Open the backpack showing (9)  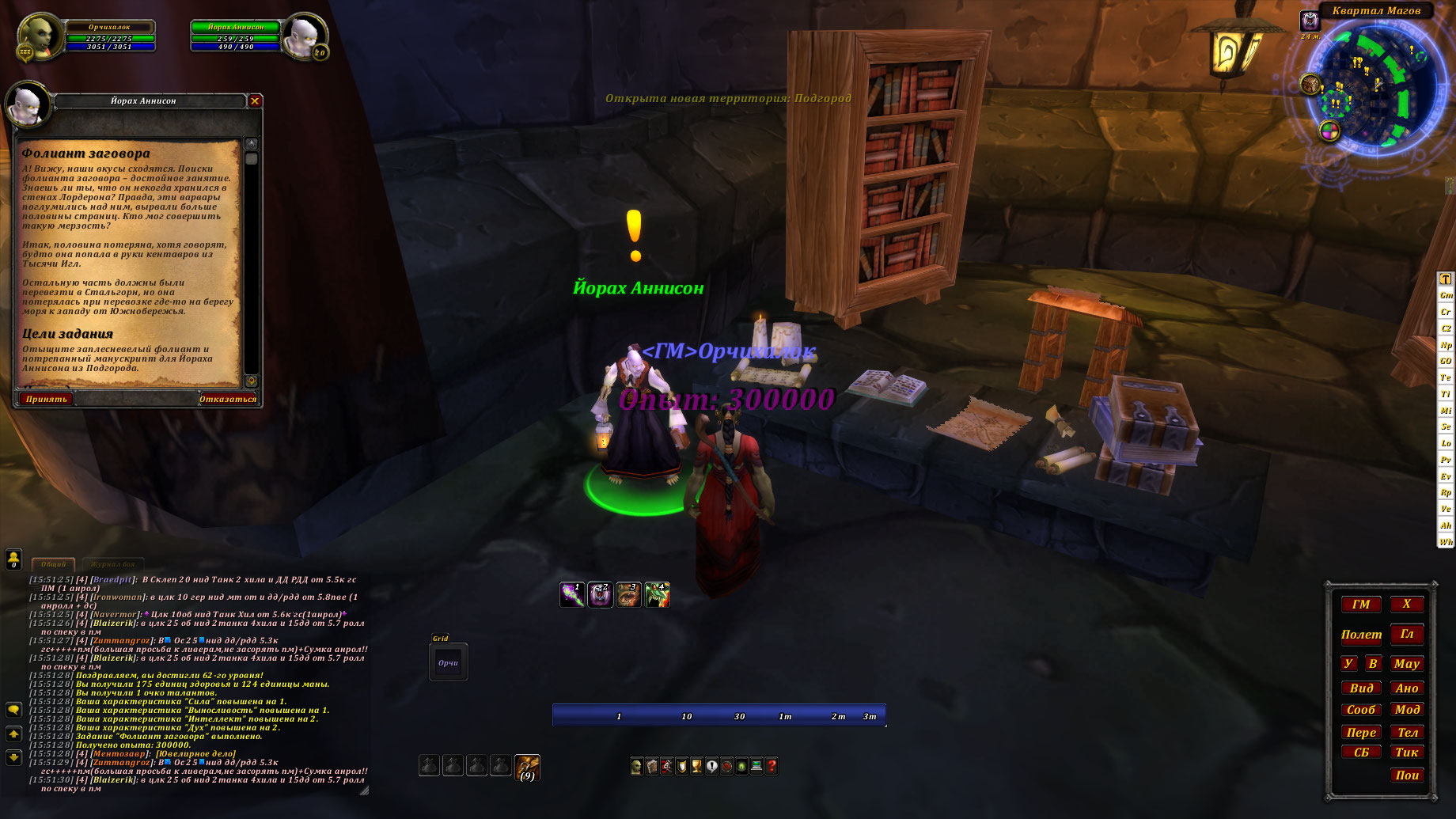[527, 767]
